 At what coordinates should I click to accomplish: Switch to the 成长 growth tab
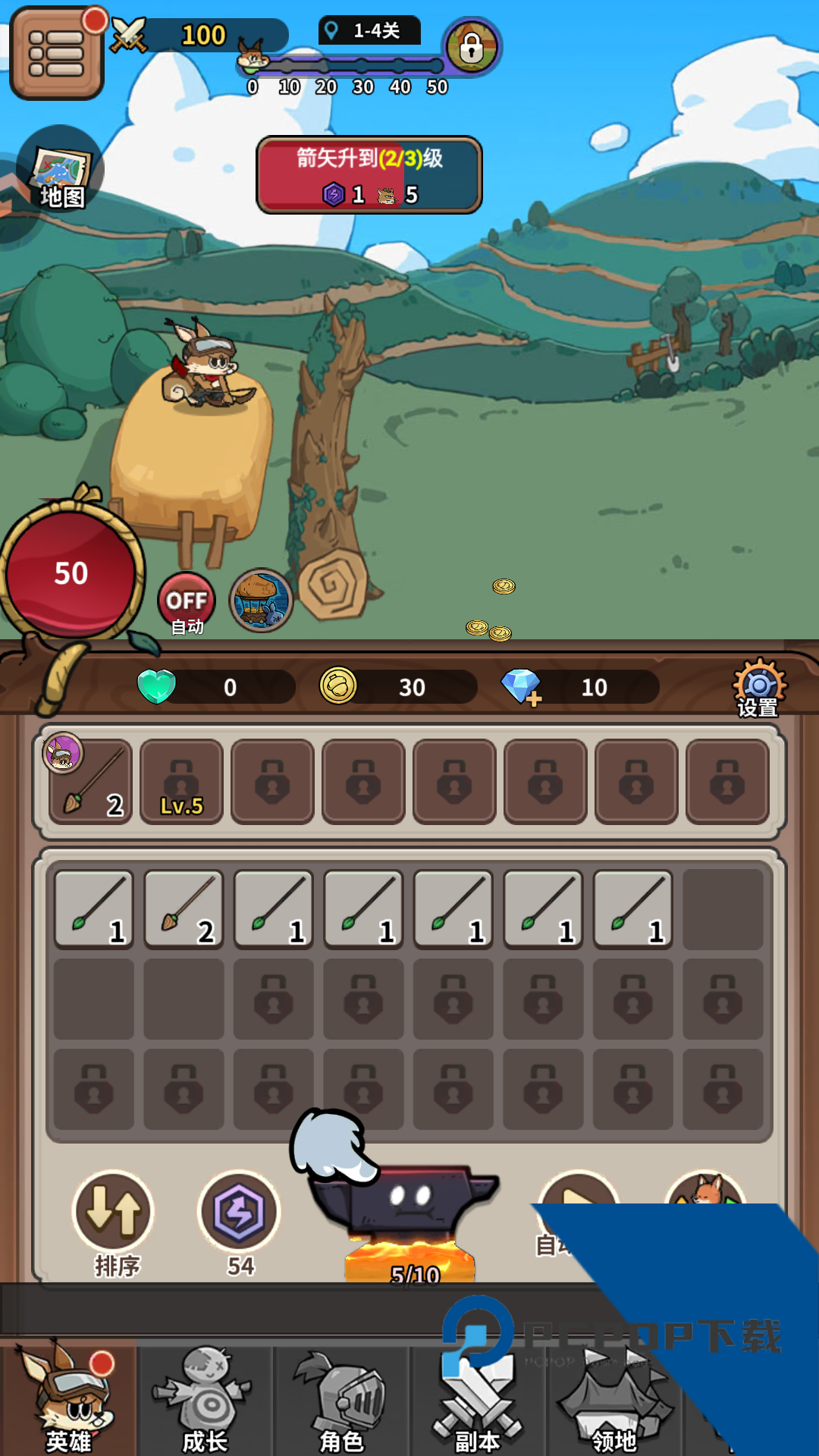(205, 1399)
